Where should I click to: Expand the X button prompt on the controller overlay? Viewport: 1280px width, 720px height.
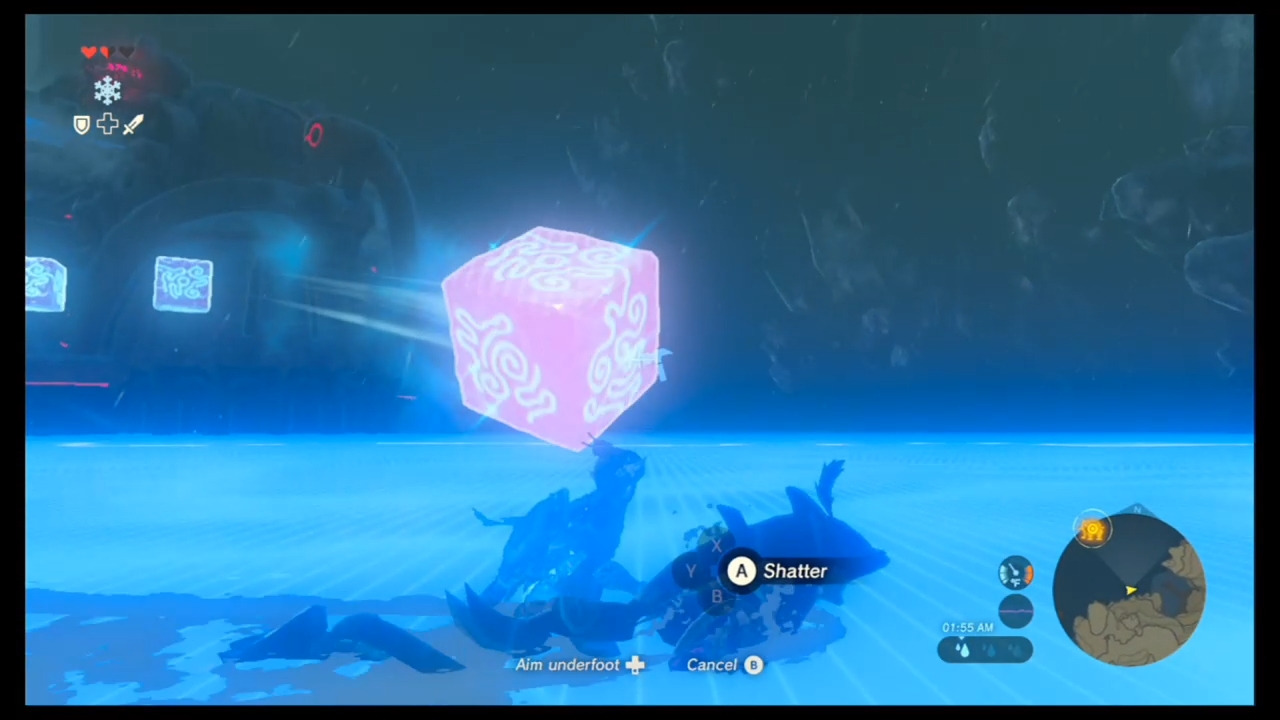pos(717,545)
